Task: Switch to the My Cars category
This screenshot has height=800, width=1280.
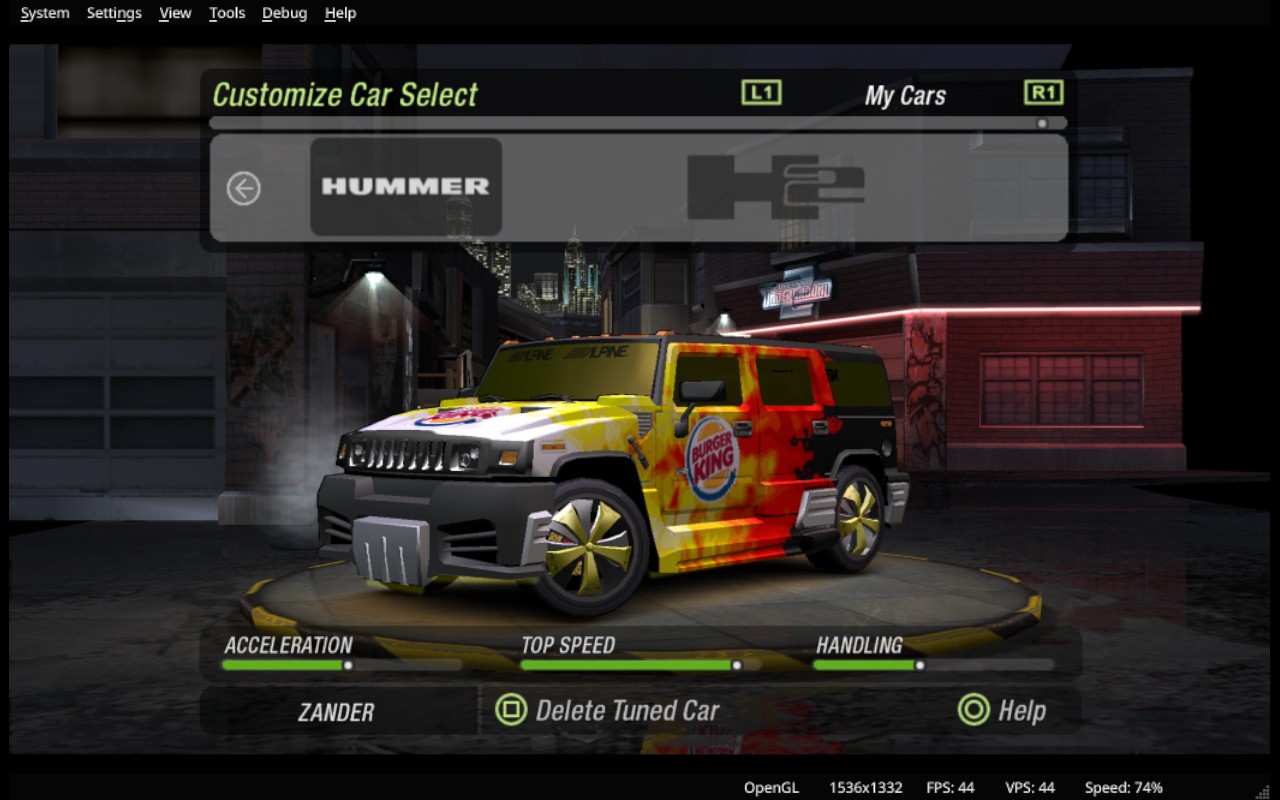Action: 904,96
